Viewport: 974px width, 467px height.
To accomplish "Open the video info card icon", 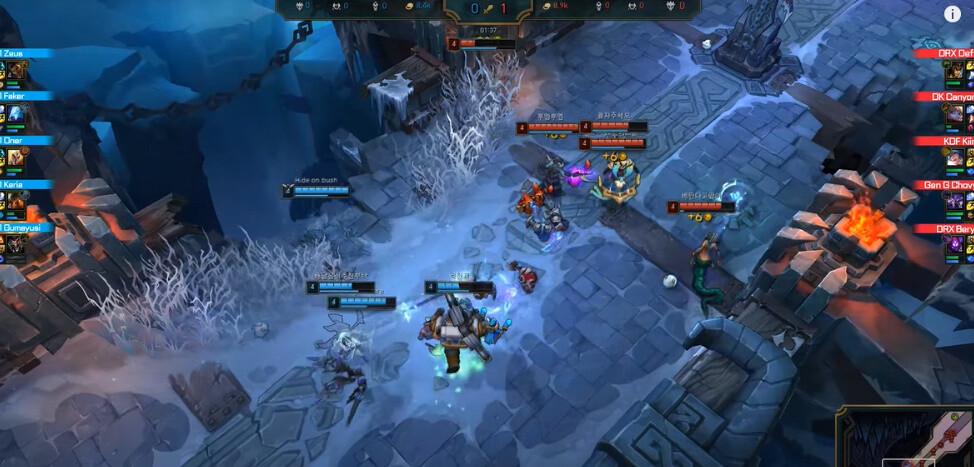I will pos(953,14).
